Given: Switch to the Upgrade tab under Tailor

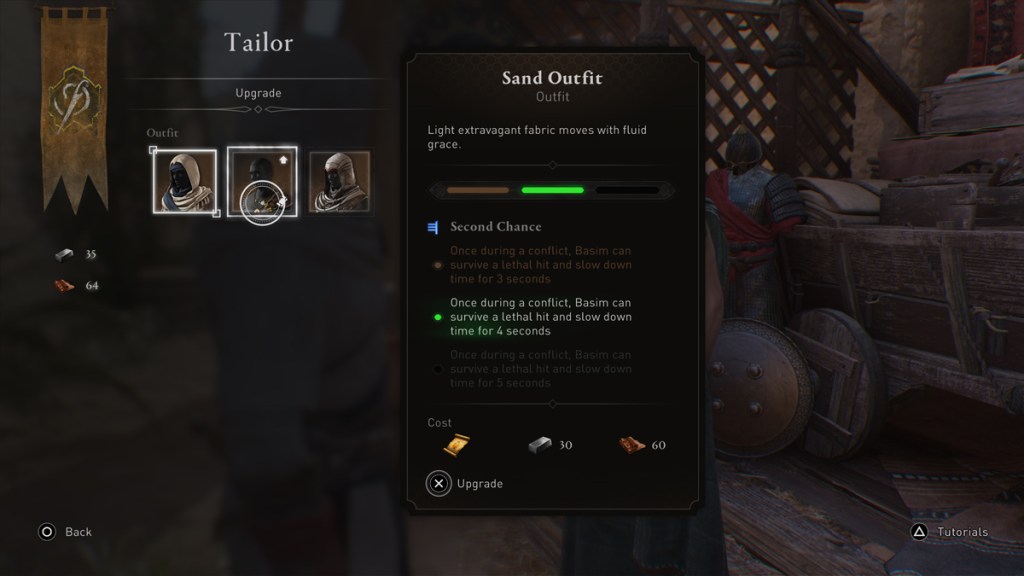Looking at the screenshot, I should (x=258, y=93).
